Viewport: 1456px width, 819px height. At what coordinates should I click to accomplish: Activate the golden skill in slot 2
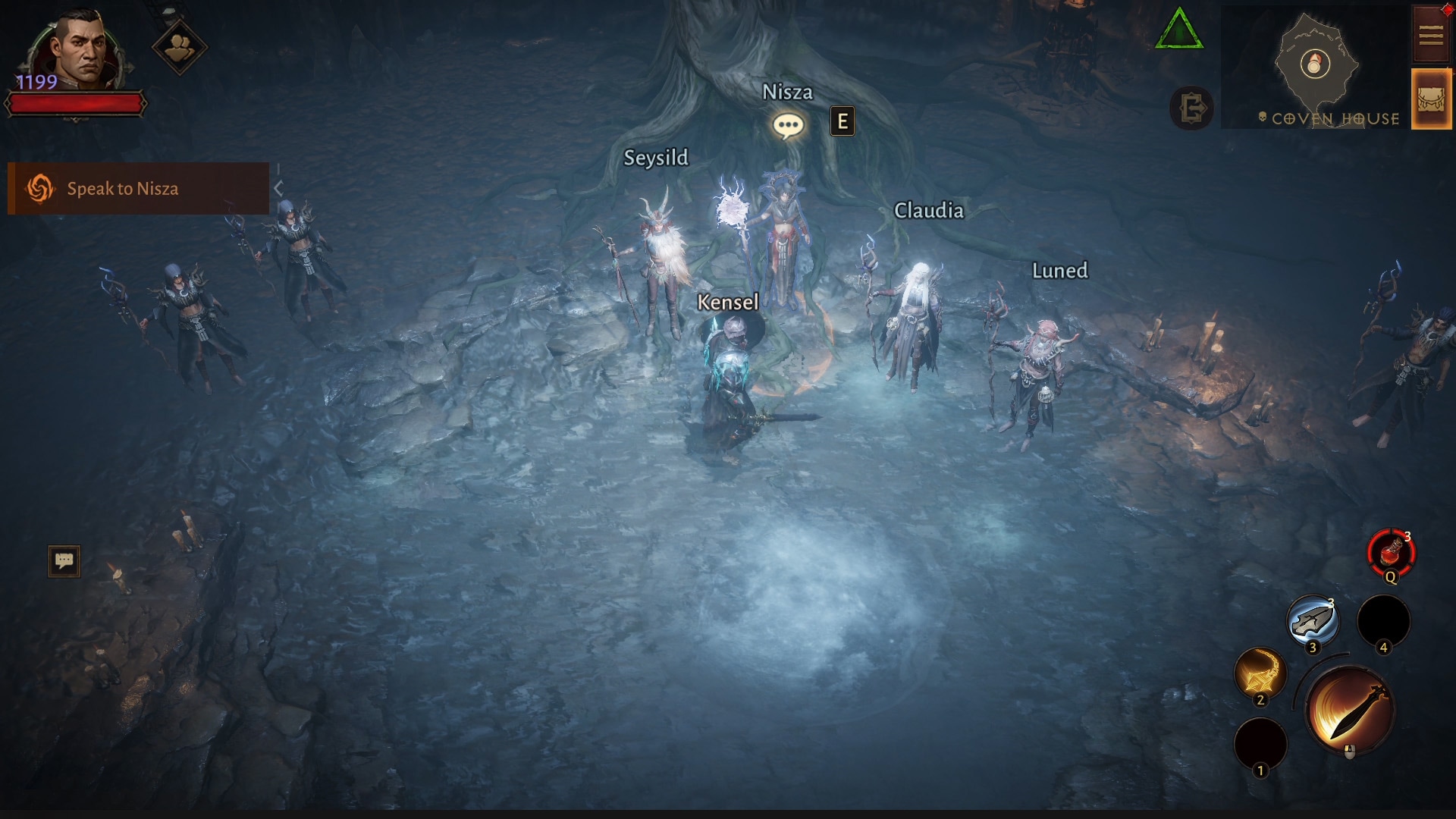pyautogui.click(x=1260, y=673)
